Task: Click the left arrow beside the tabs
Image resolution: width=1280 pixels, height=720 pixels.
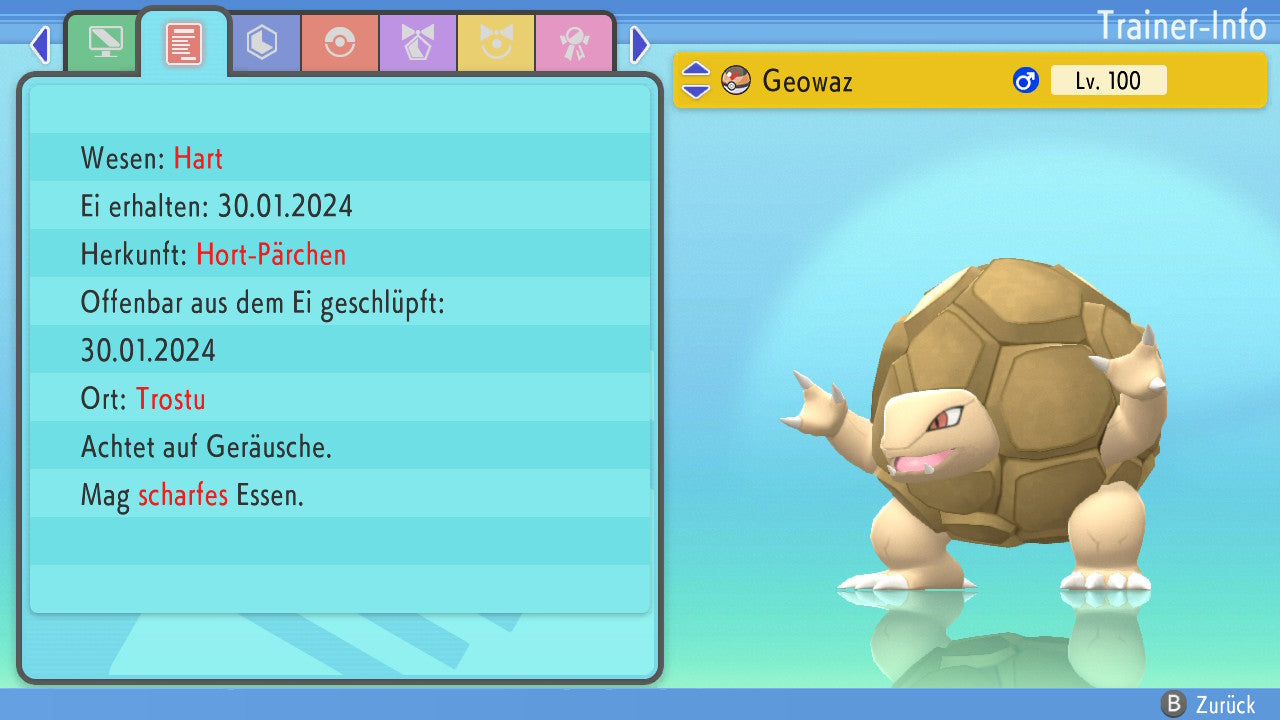Action: (x=40, y=44)
